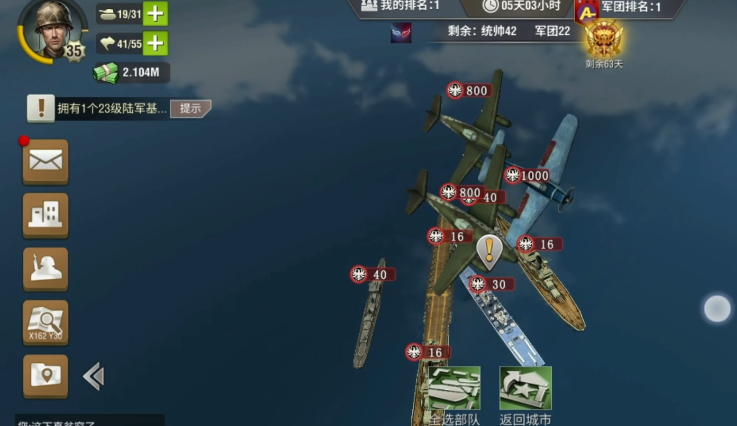Add more tank troop capacity with plus
This screenshot has width=737, height=426.
click(x=155, y=13)
